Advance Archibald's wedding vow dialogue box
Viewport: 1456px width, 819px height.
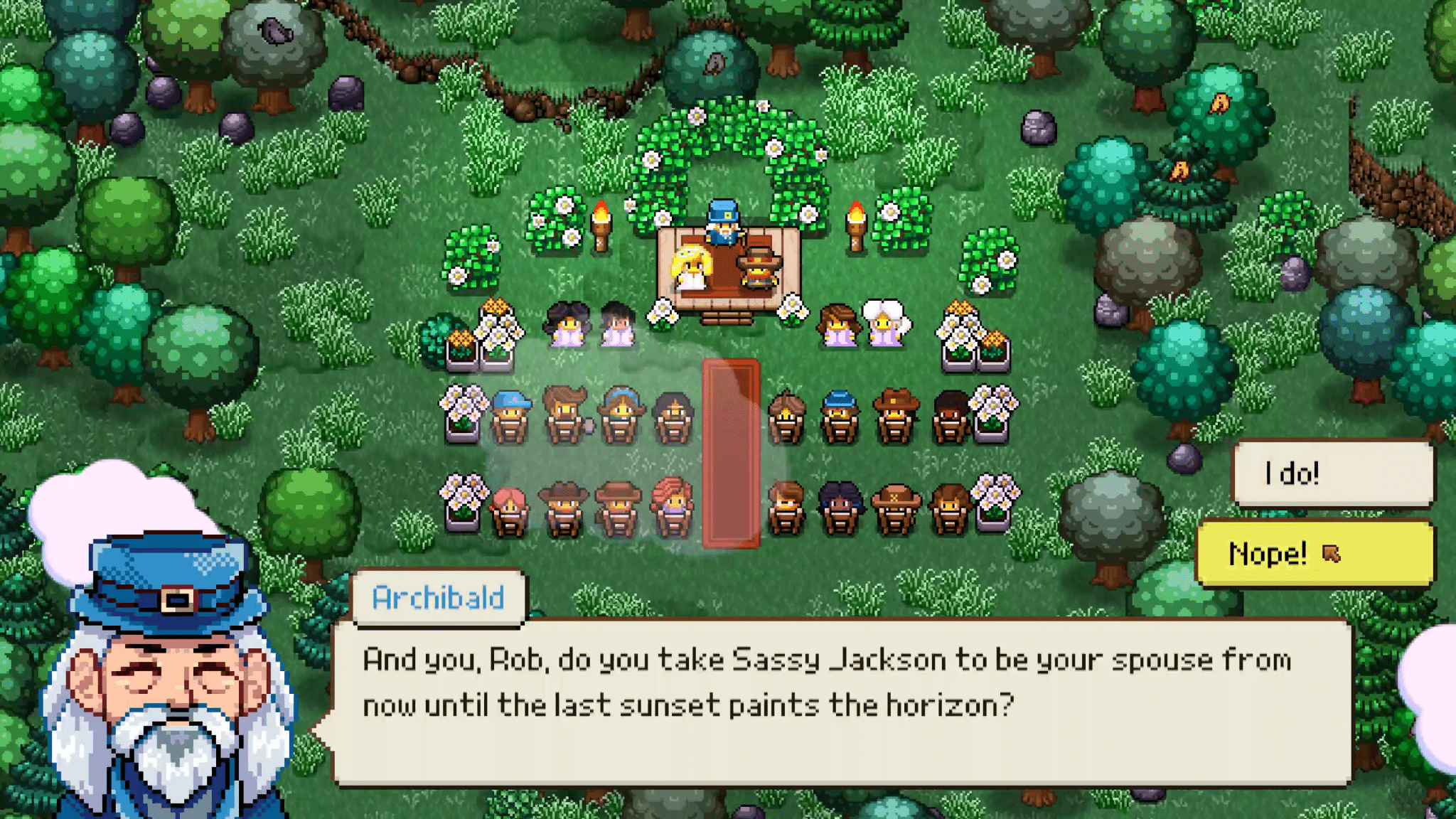pos(842,701)
